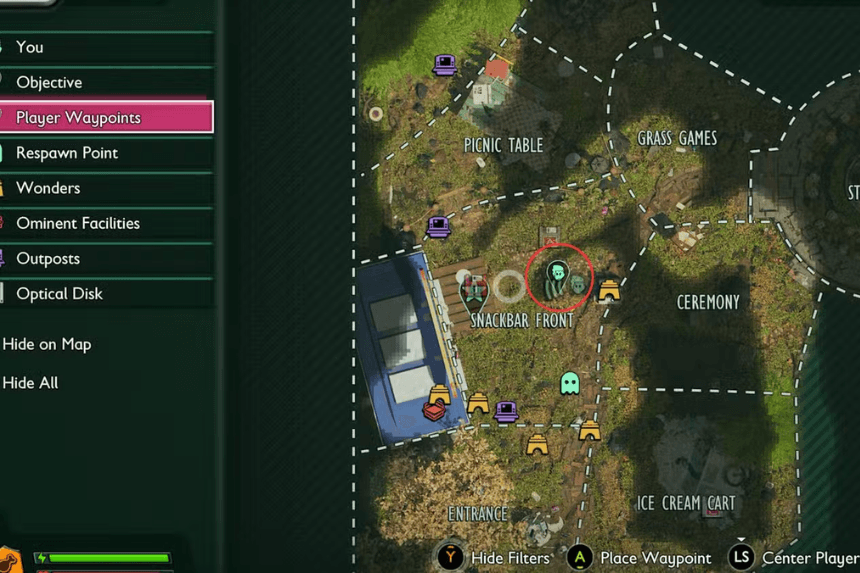
Task: Select the Wonders map filter
Action: coord(48,188)
